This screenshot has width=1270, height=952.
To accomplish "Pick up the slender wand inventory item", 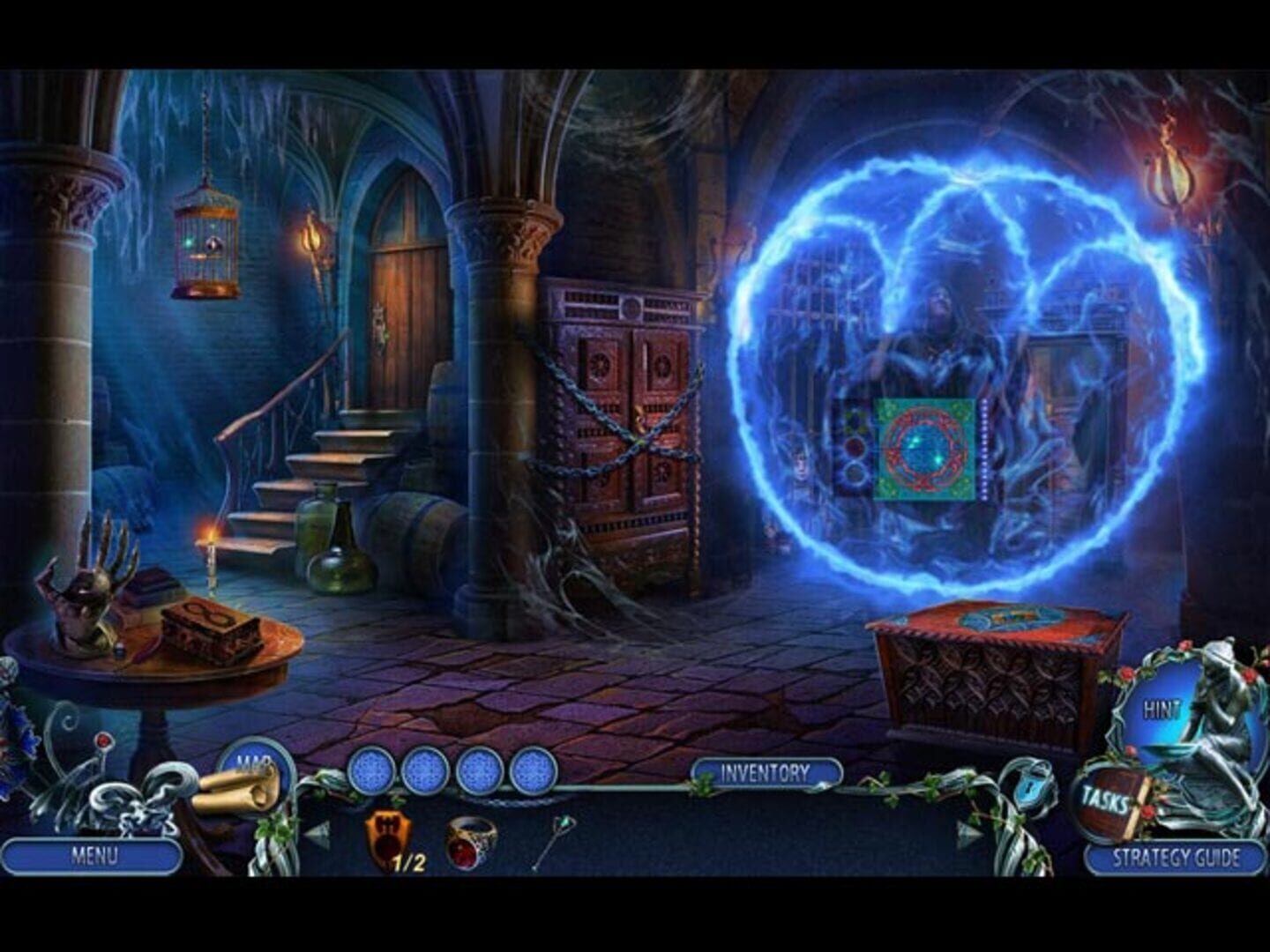I will pos(554,839).
